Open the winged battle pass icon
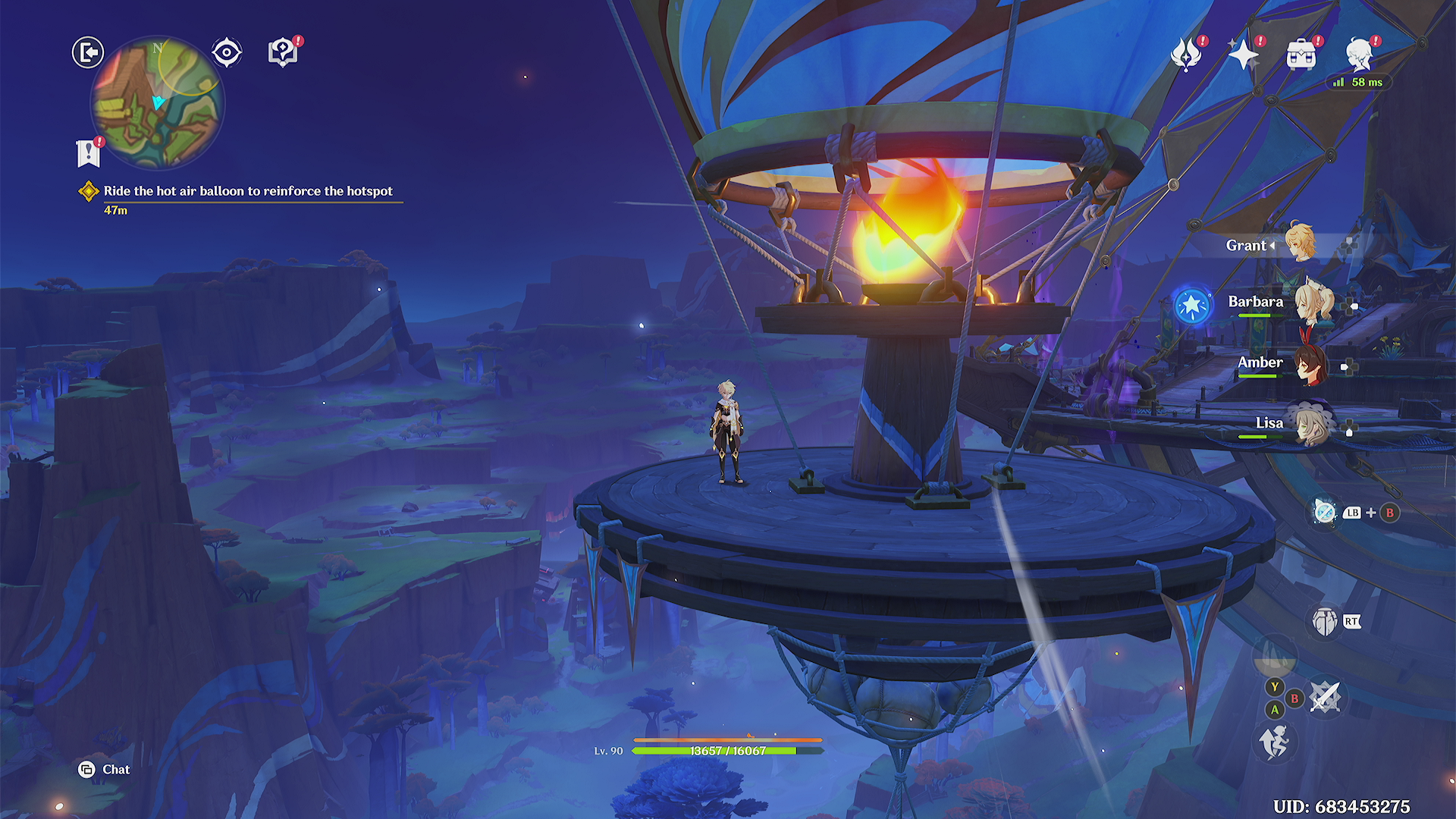Screen dimensions: 1456x819 (1185, 55)
